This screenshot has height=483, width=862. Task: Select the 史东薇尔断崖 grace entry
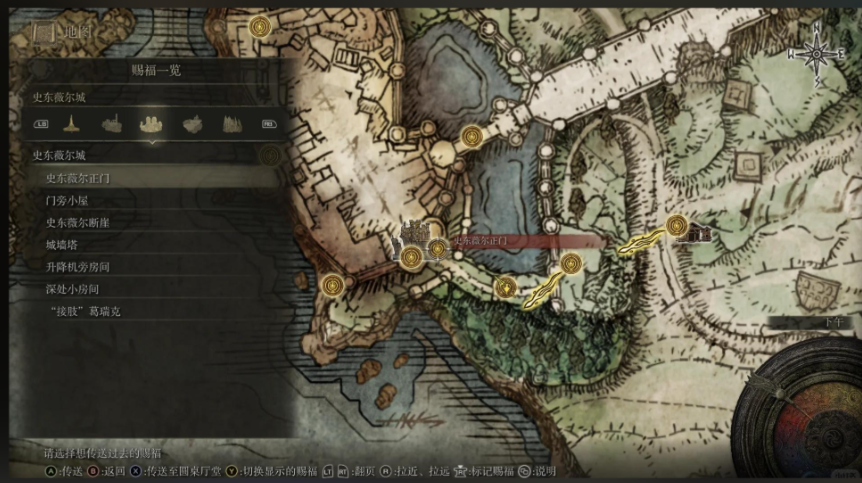click(x=78, y=222)
